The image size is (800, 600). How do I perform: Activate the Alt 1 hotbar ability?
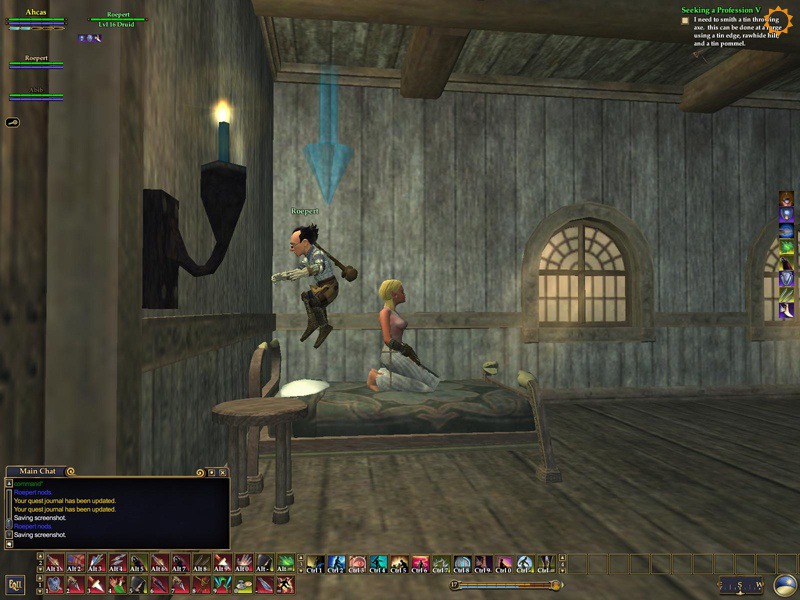[x=54, y=563]
